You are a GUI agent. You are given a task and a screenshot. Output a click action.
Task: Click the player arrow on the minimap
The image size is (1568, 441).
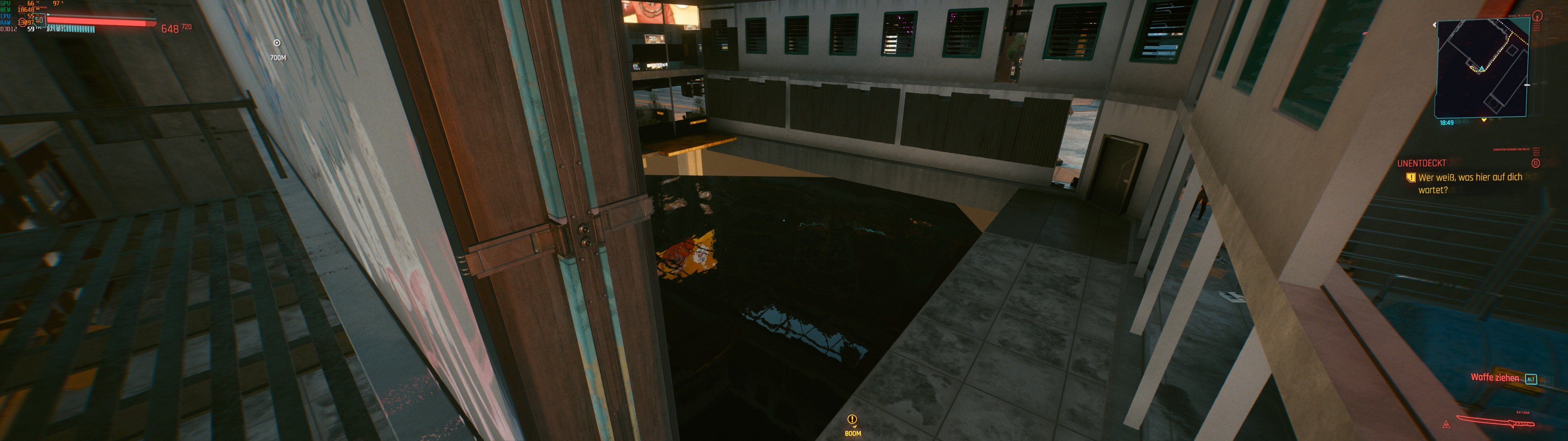(x=1482, y=68)
